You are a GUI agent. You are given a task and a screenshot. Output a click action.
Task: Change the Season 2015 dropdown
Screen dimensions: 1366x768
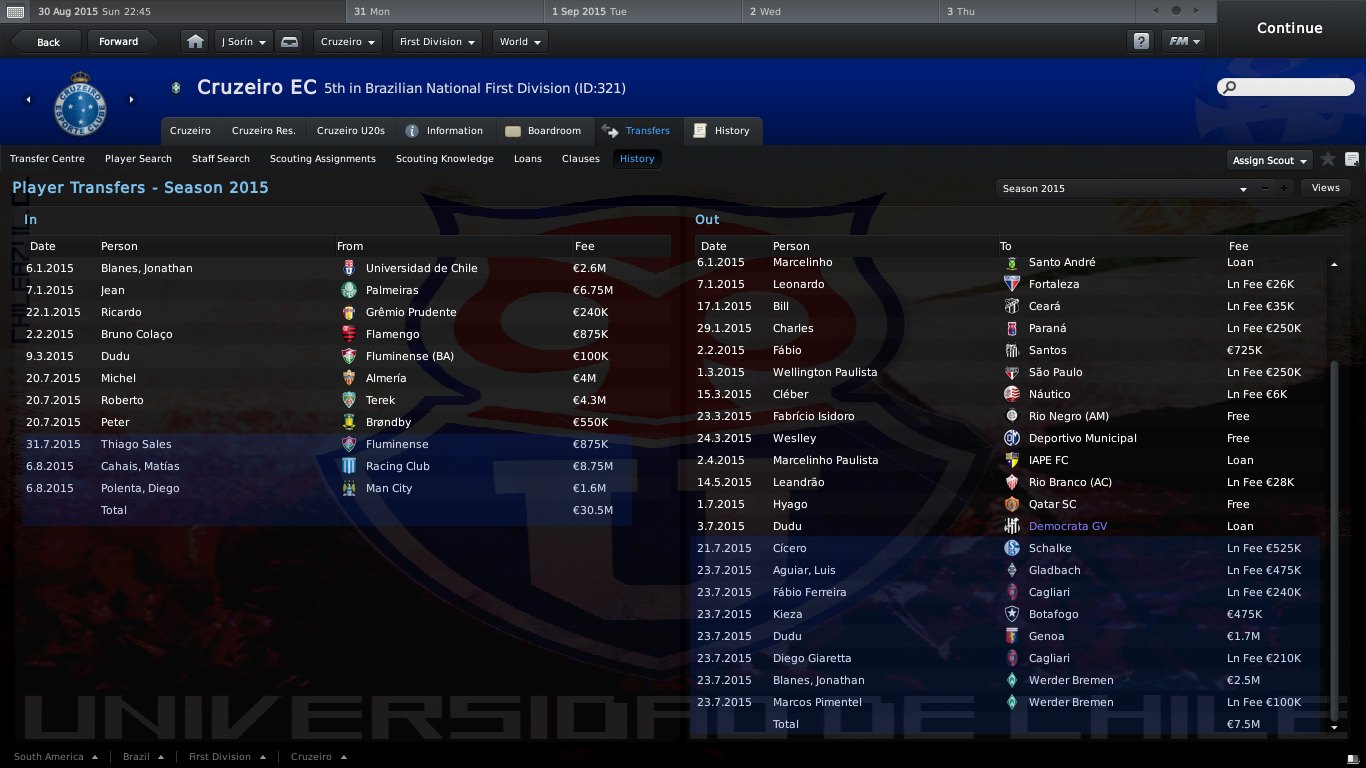(1124, 188)
